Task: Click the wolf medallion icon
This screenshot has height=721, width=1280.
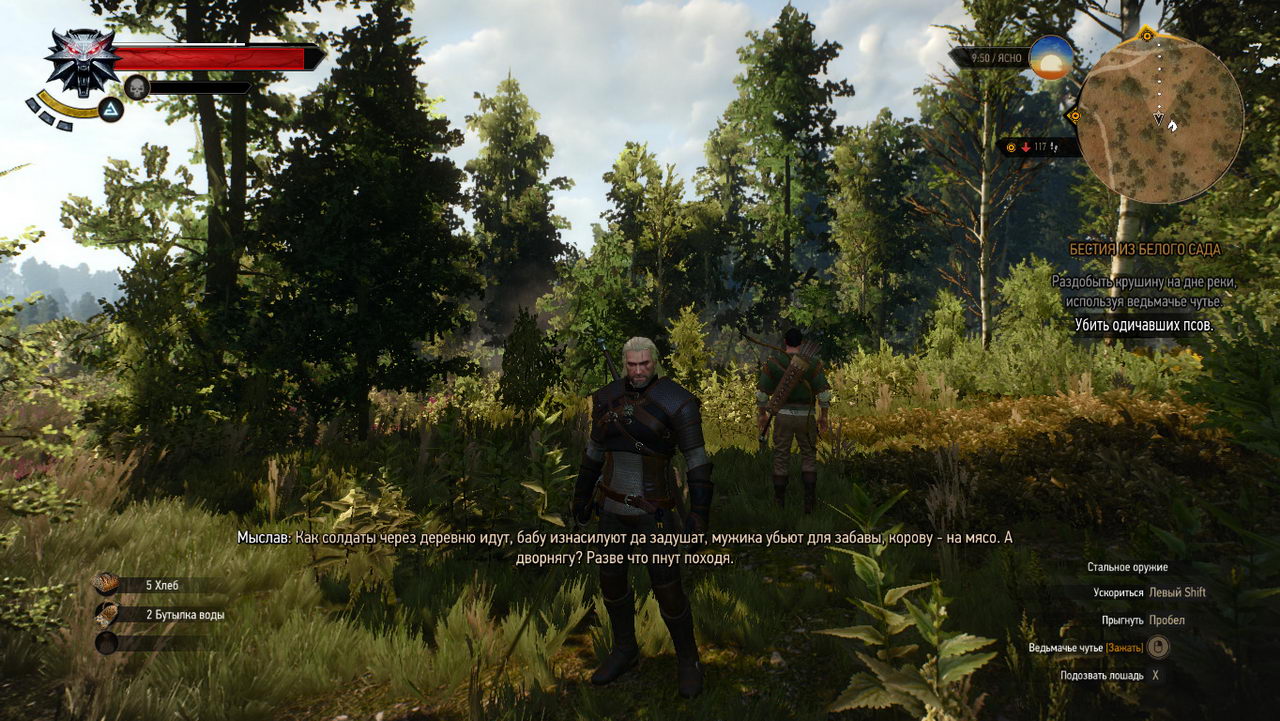Action: coord(80,65)
